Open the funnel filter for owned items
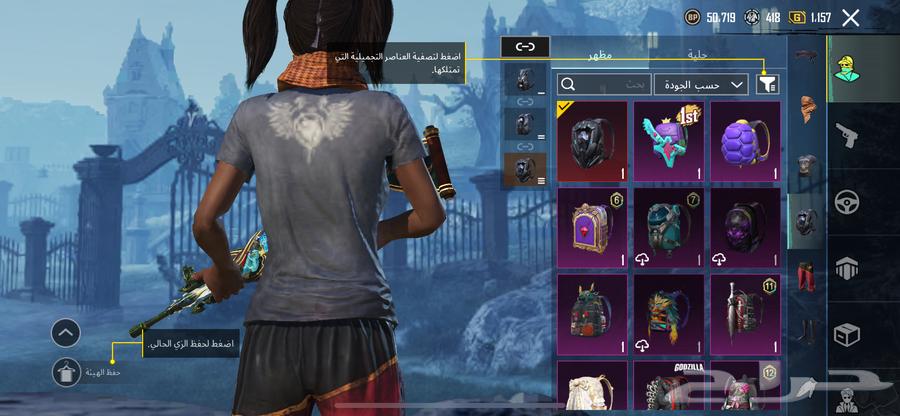This screenshot has height=416, width=900. (768, 85)
